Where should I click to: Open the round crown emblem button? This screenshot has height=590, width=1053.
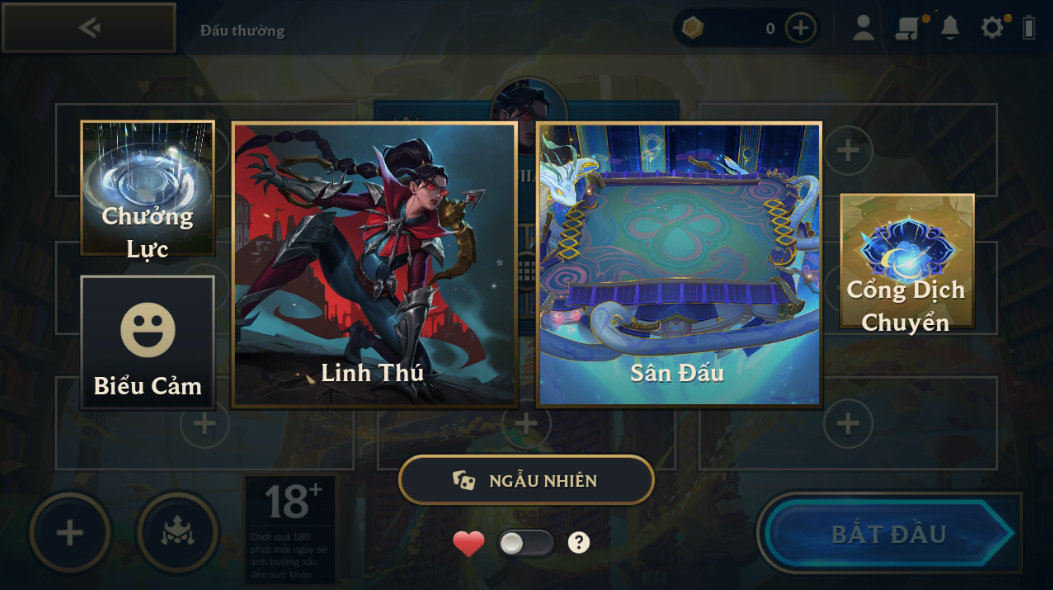(x=176, y=533)
